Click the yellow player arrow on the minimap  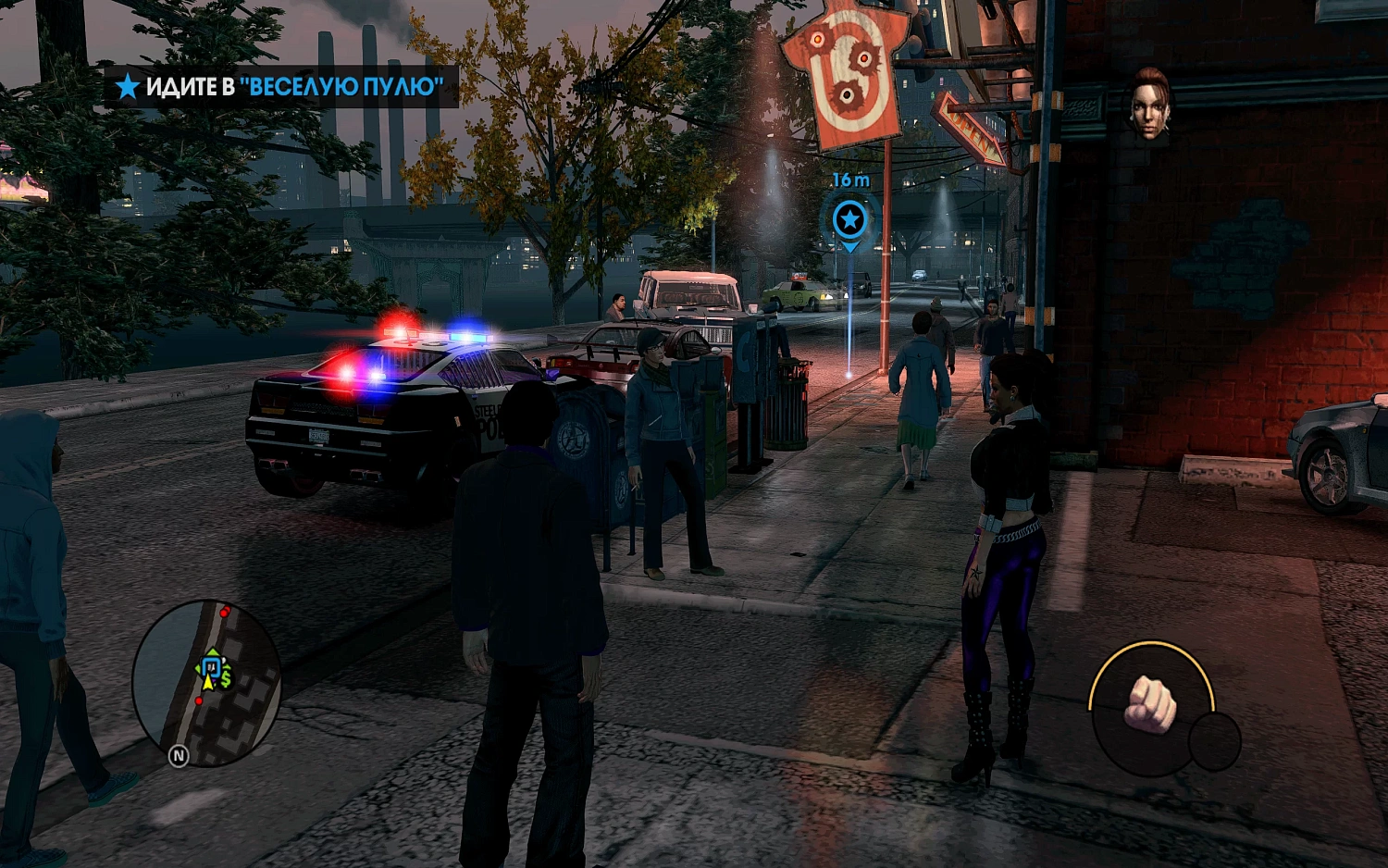pos(207,682)
